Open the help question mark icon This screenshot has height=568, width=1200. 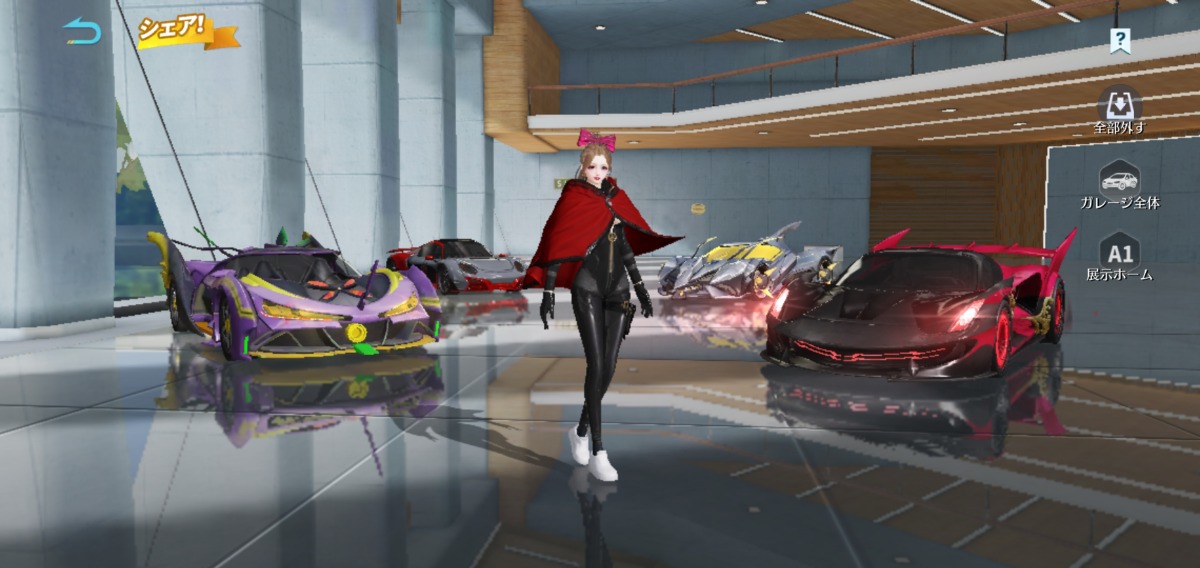point(1120,40)
